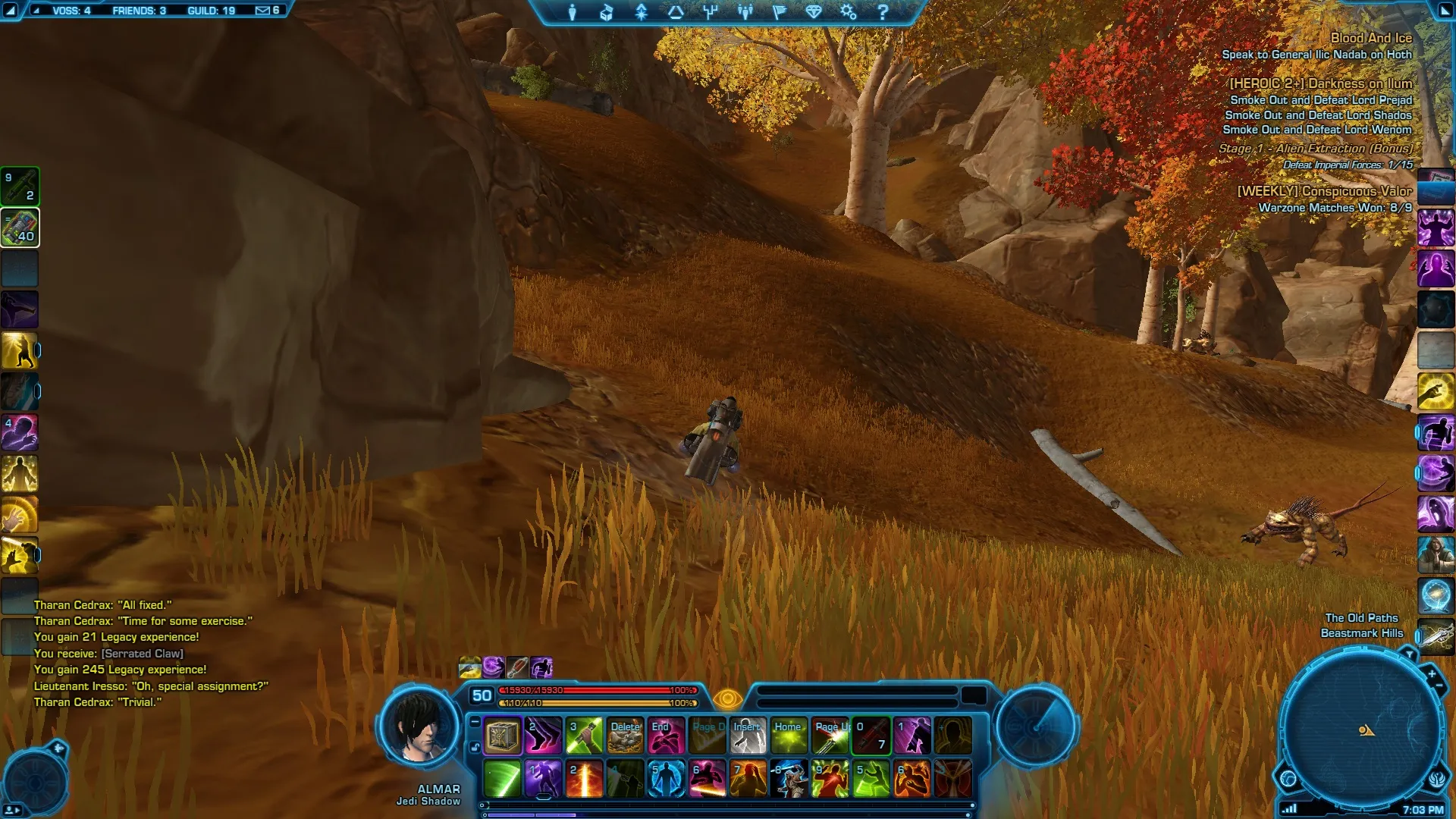
Task: Open inventory via the open-box icon
Action: tap(606, 12)
